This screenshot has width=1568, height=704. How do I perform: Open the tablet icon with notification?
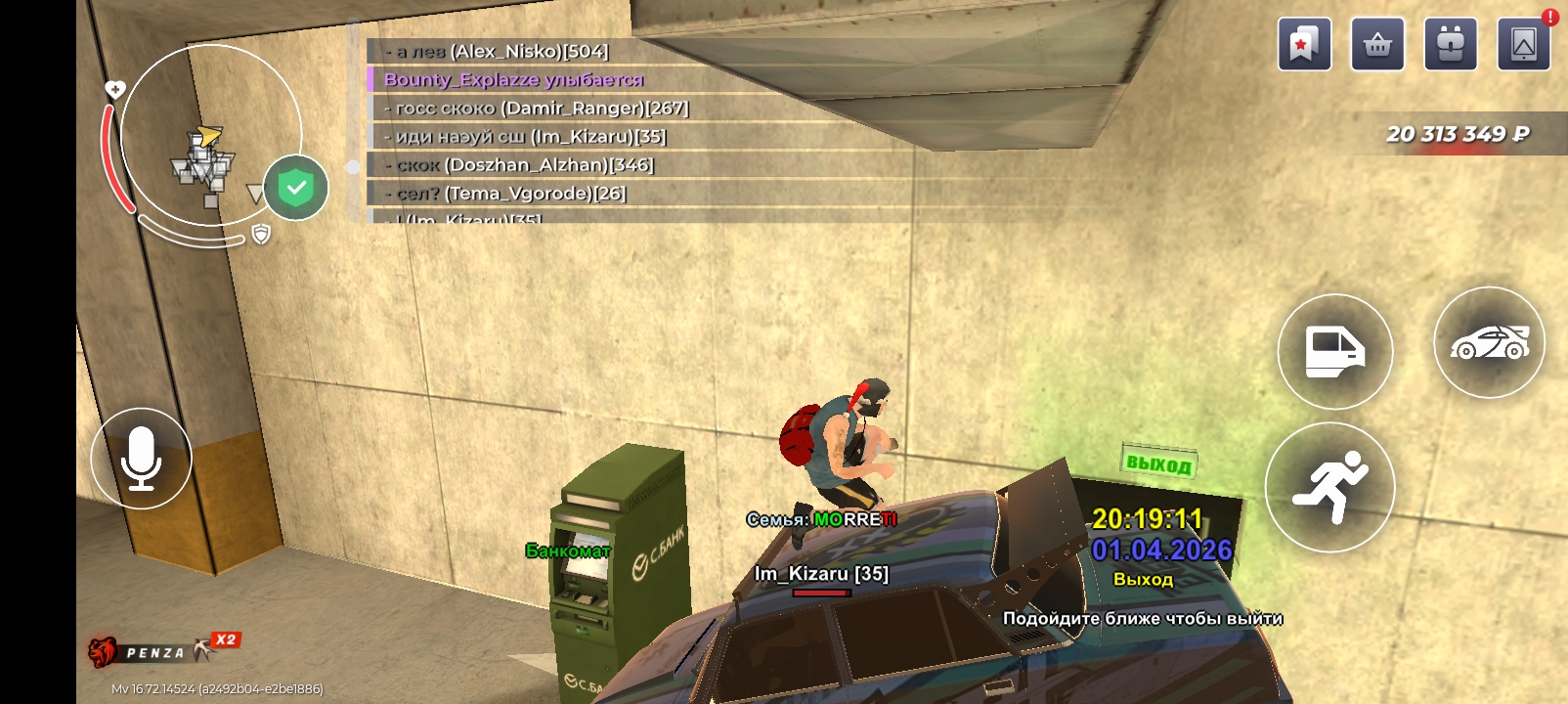[x=1524, y=45]
